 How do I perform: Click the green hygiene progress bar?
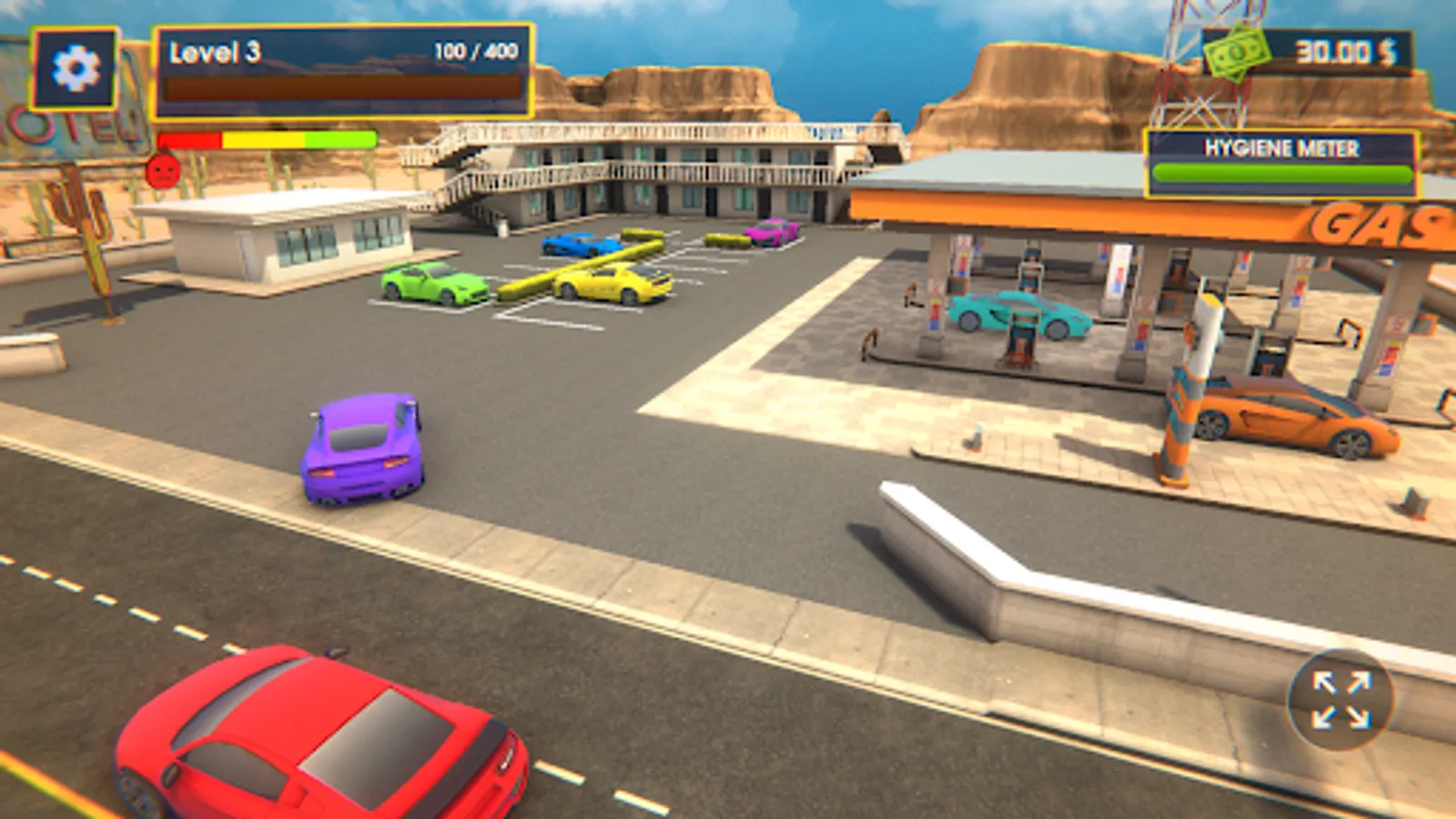(x=1274, y=171)
